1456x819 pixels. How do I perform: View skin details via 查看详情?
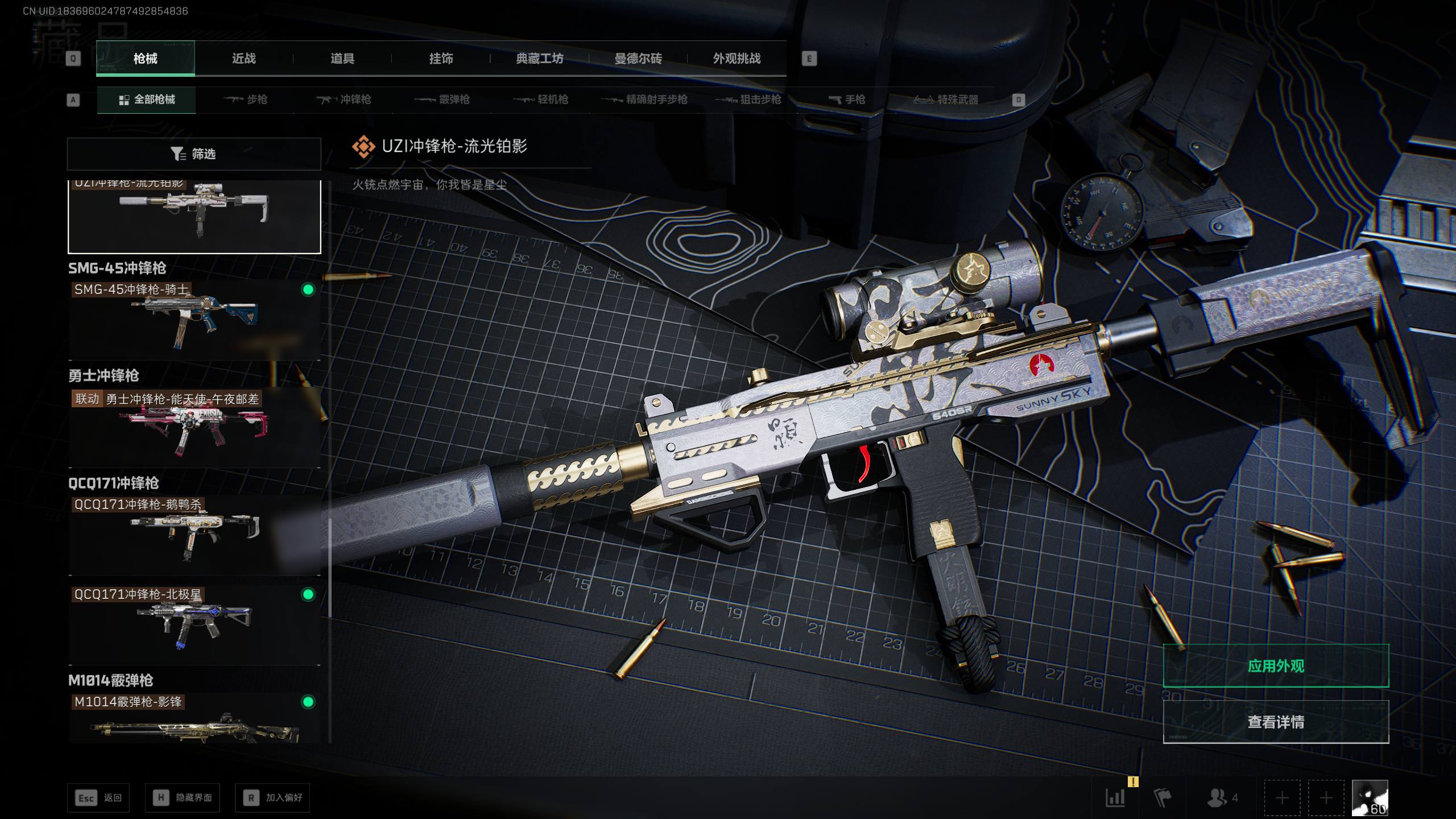(1276, 722)
